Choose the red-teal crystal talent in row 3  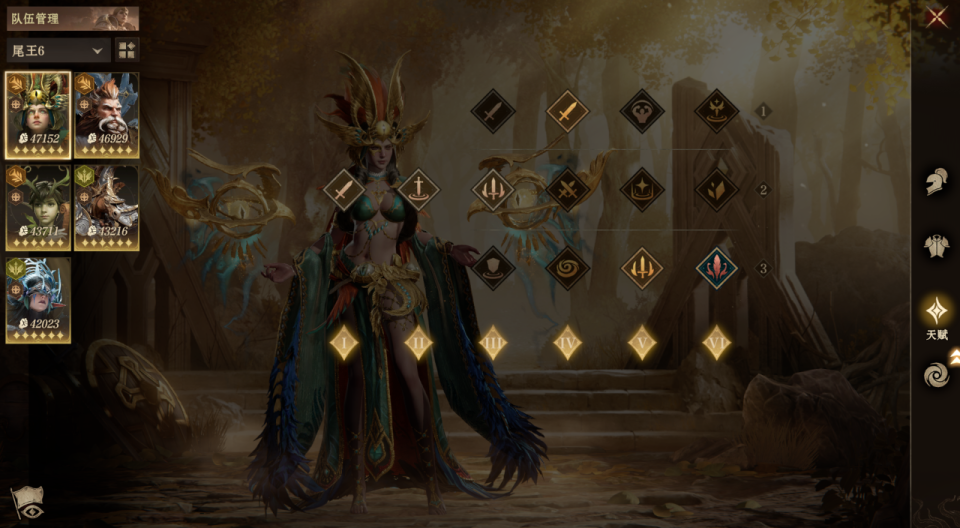point(716,268)
